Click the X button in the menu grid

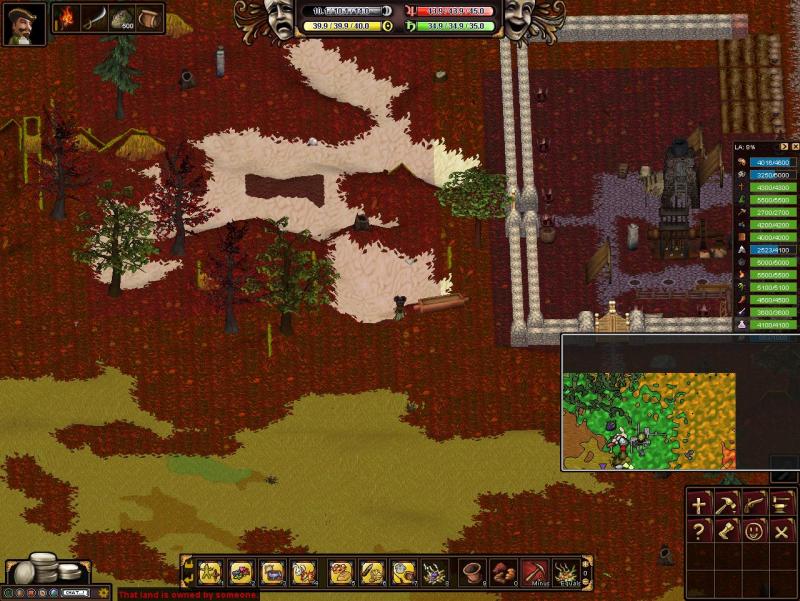[x=781, y=531]
